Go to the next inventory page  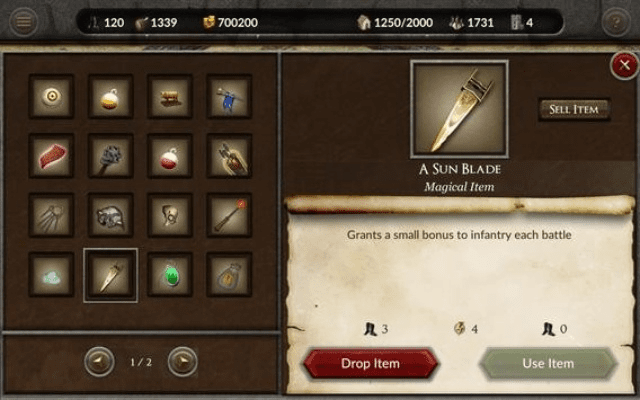pos(182,361)
